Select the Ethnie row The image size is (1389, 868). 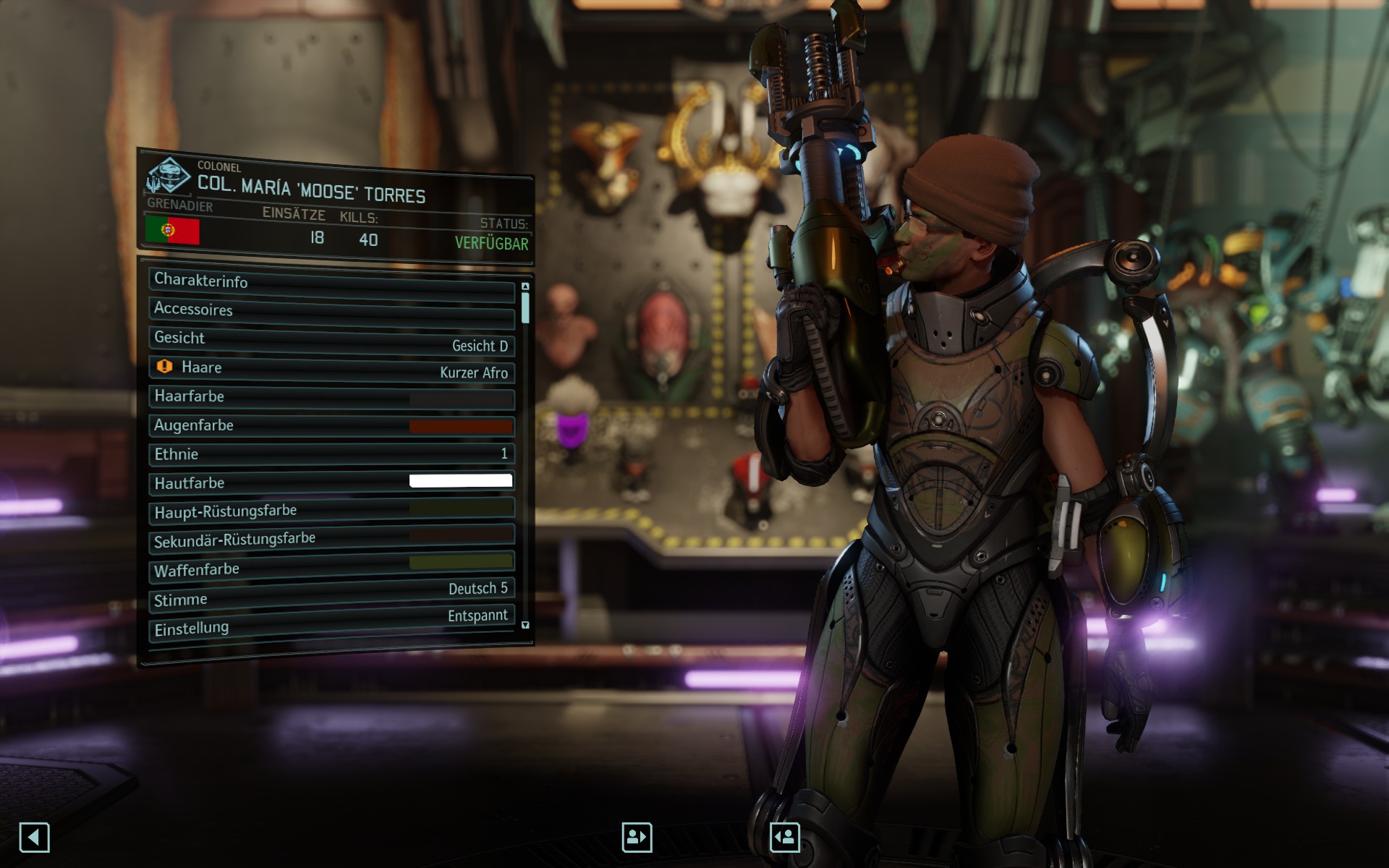(x=331, y=454)
